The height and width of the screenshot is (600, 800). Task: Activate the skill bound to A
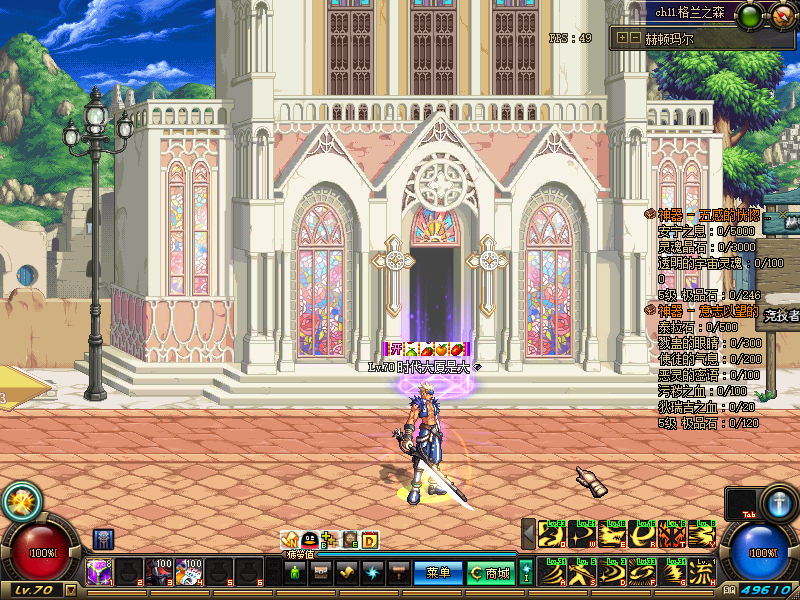point(551,574)
